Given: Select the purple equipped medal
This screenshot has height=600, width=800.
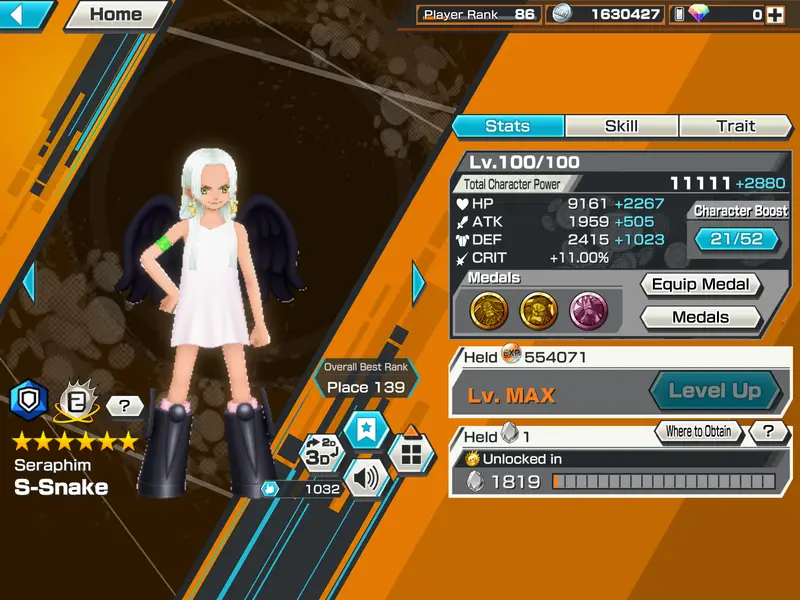Looking at the screenshot, I should tap(588, 311).
